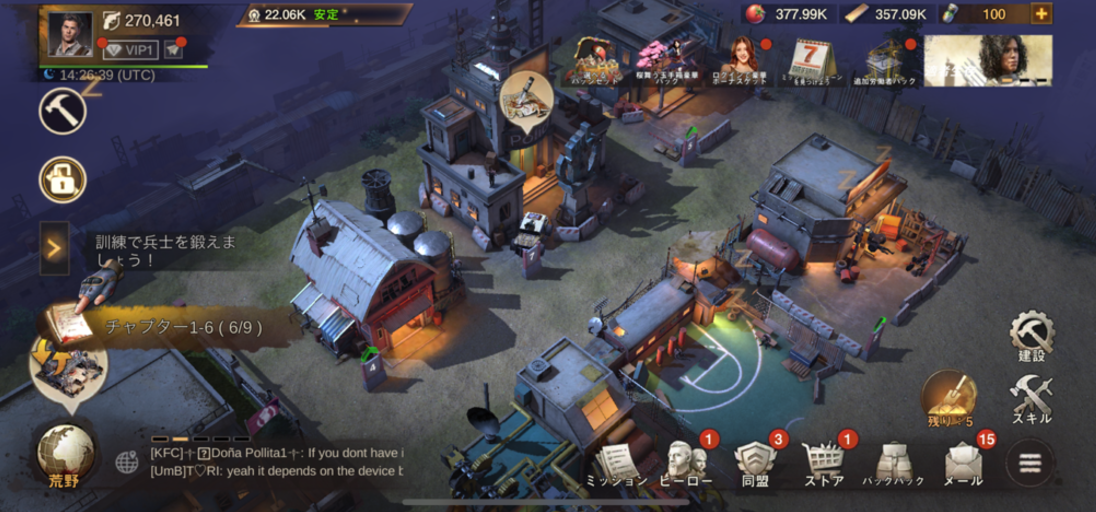Go to the 荒野 wilderness map globe
The image size is (1096, 512).
[x=66, y=453]
